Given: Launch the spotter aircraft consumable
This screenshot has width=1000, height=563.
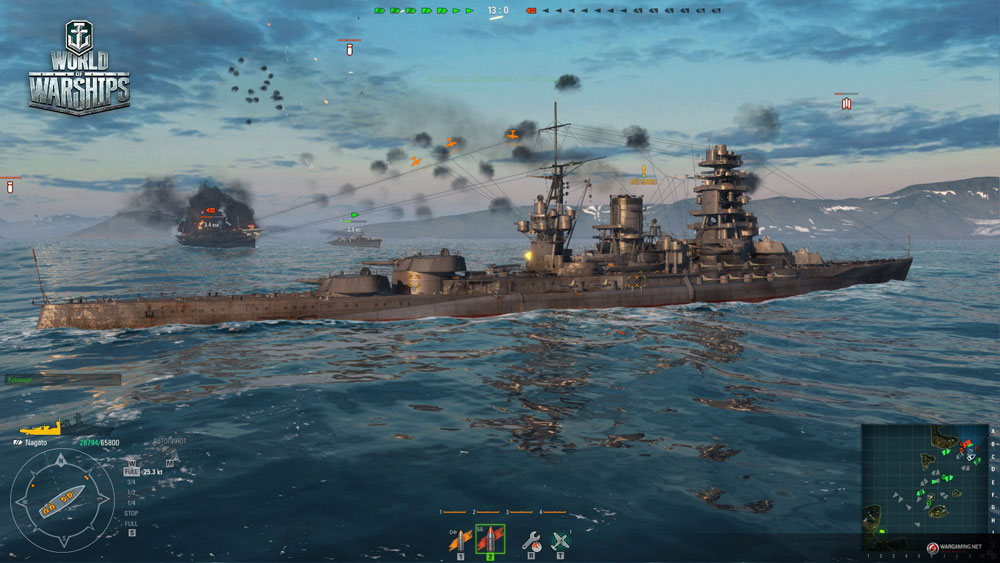Looking at the screenshot, I should click(560, 541).
